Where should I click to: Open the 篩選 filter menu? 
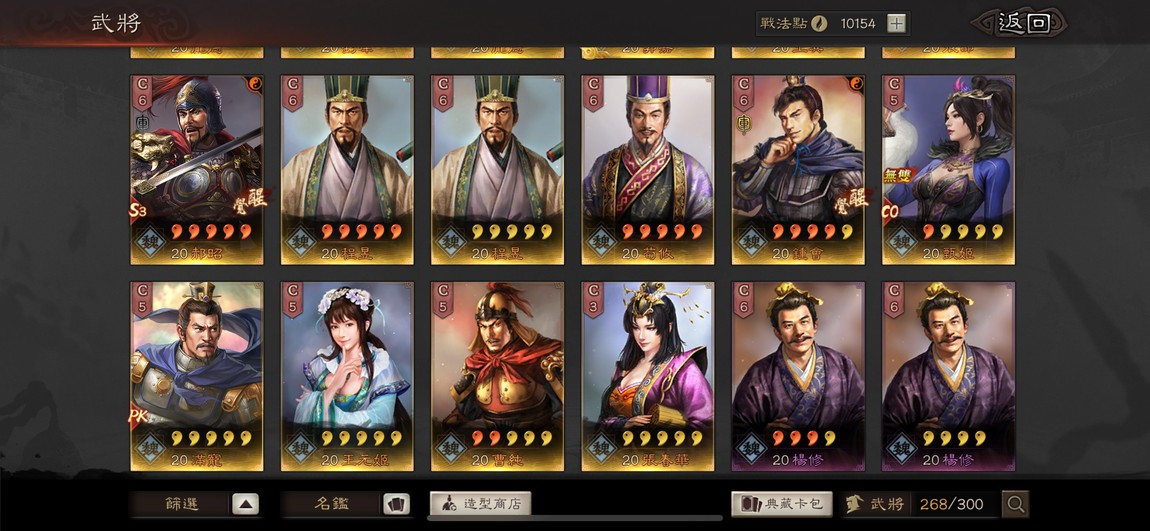tap(197, 504)
